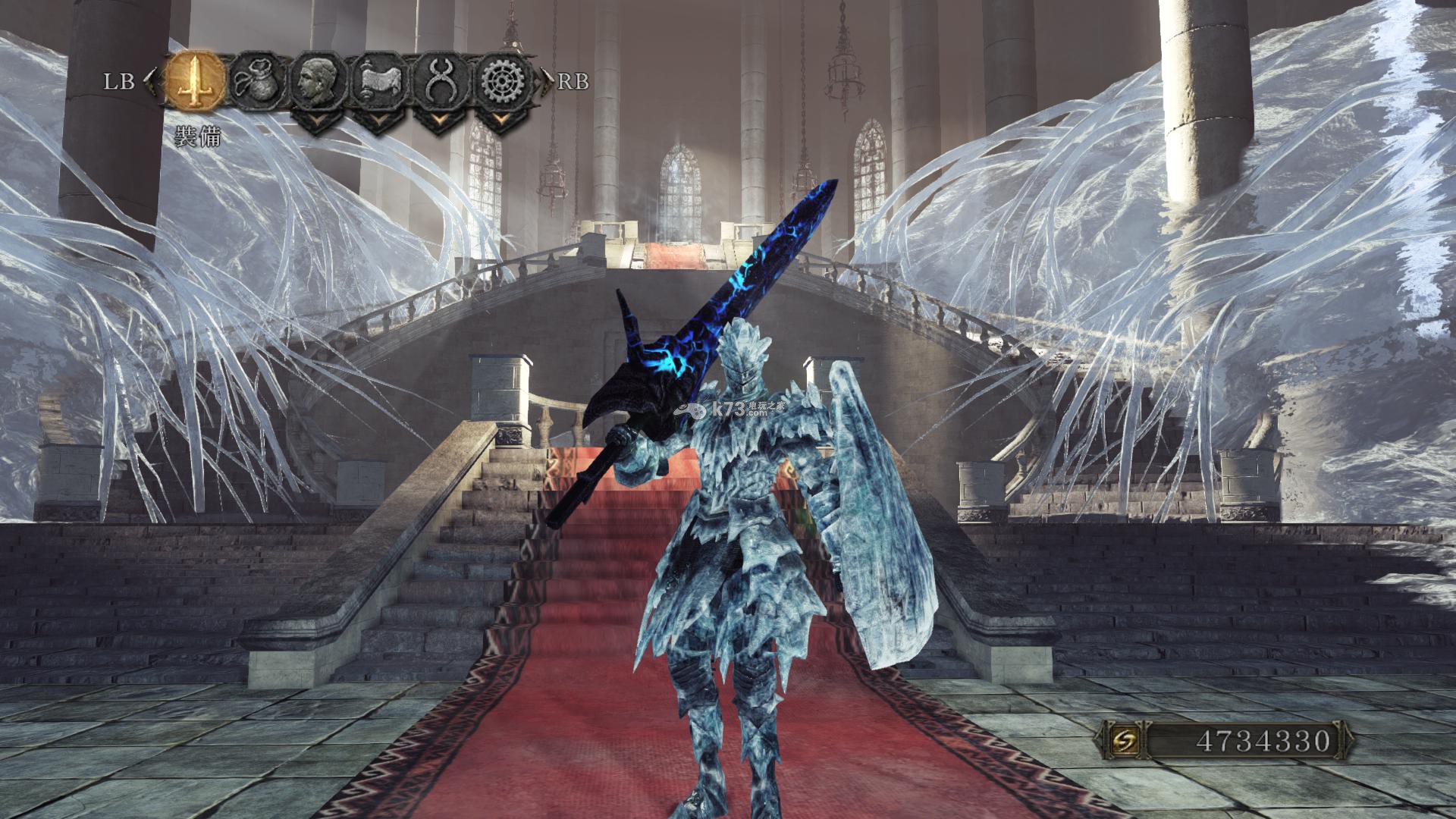Choose the scroll message menu icon
The height and width of the screenshot is (819, 1456).
click(377, 80)
